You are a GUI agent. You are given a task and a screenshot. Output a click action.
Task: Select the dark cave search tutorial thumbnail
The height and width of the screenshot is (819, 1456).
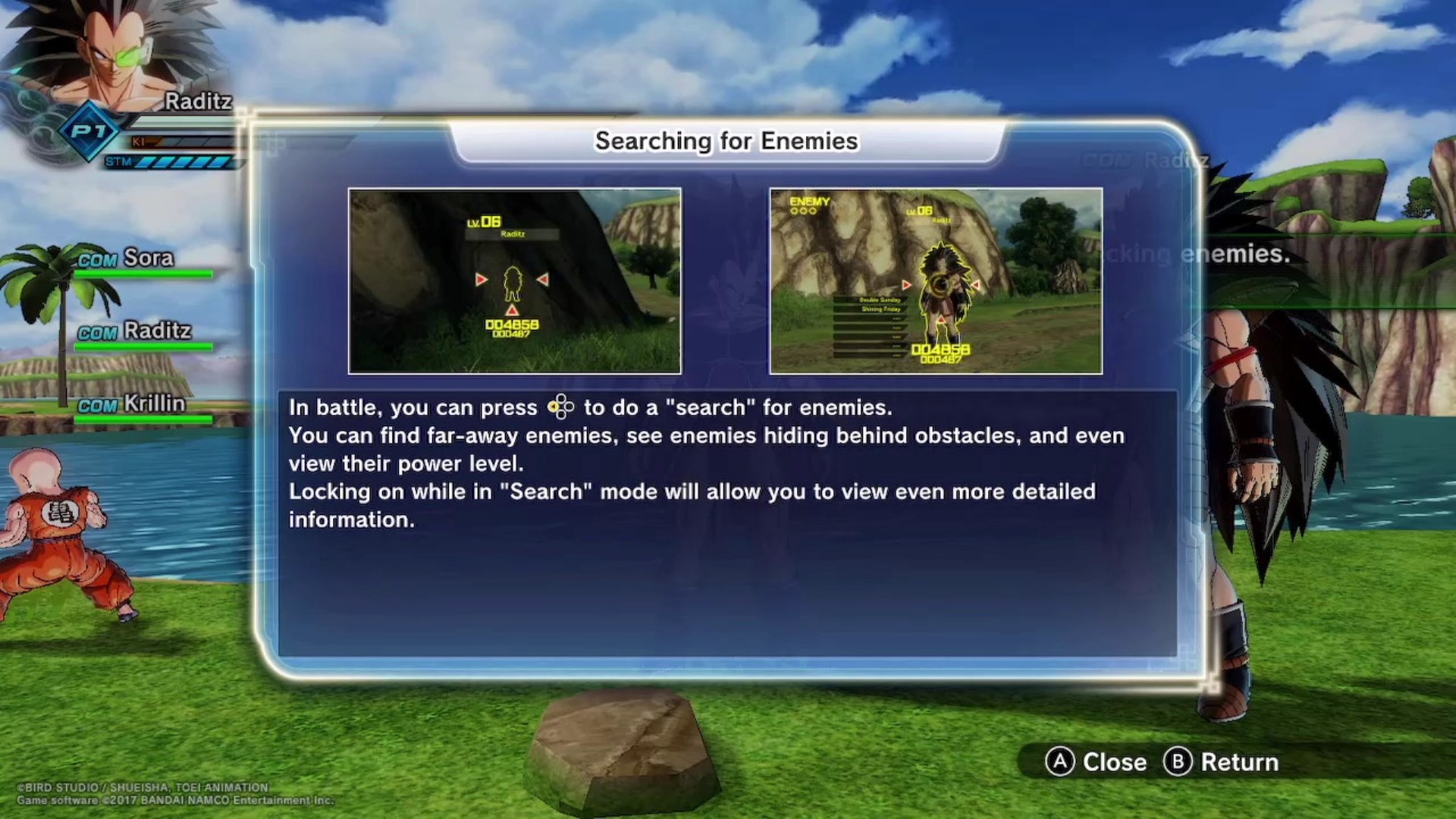[514, 281]
